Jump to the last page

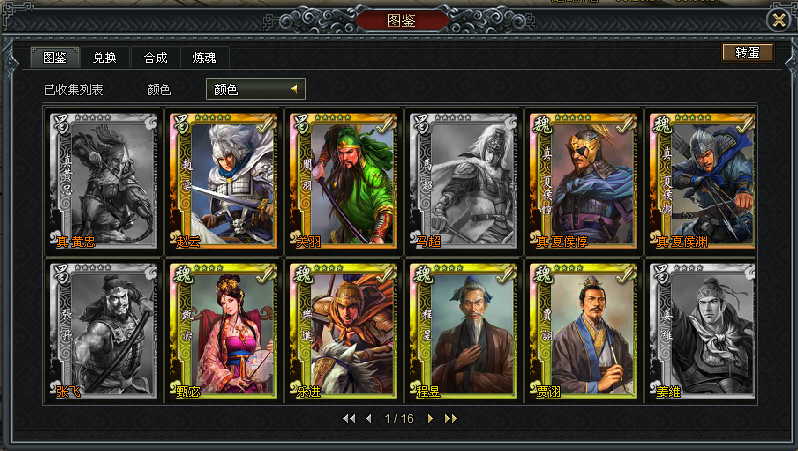[x=450, y=418]
